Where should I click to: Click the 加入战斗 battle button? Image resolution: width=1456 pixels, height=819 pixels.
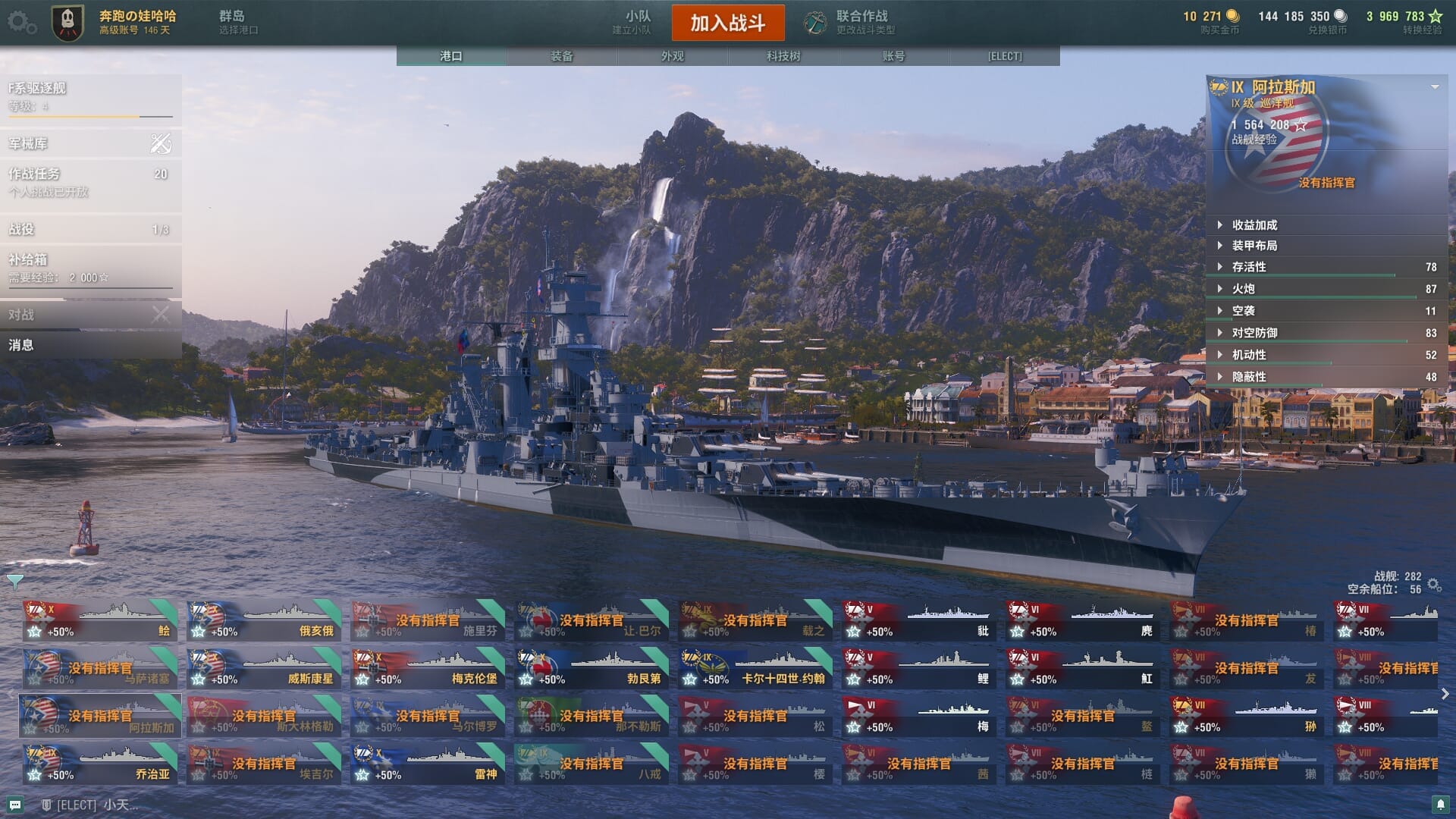pos(727,23)
